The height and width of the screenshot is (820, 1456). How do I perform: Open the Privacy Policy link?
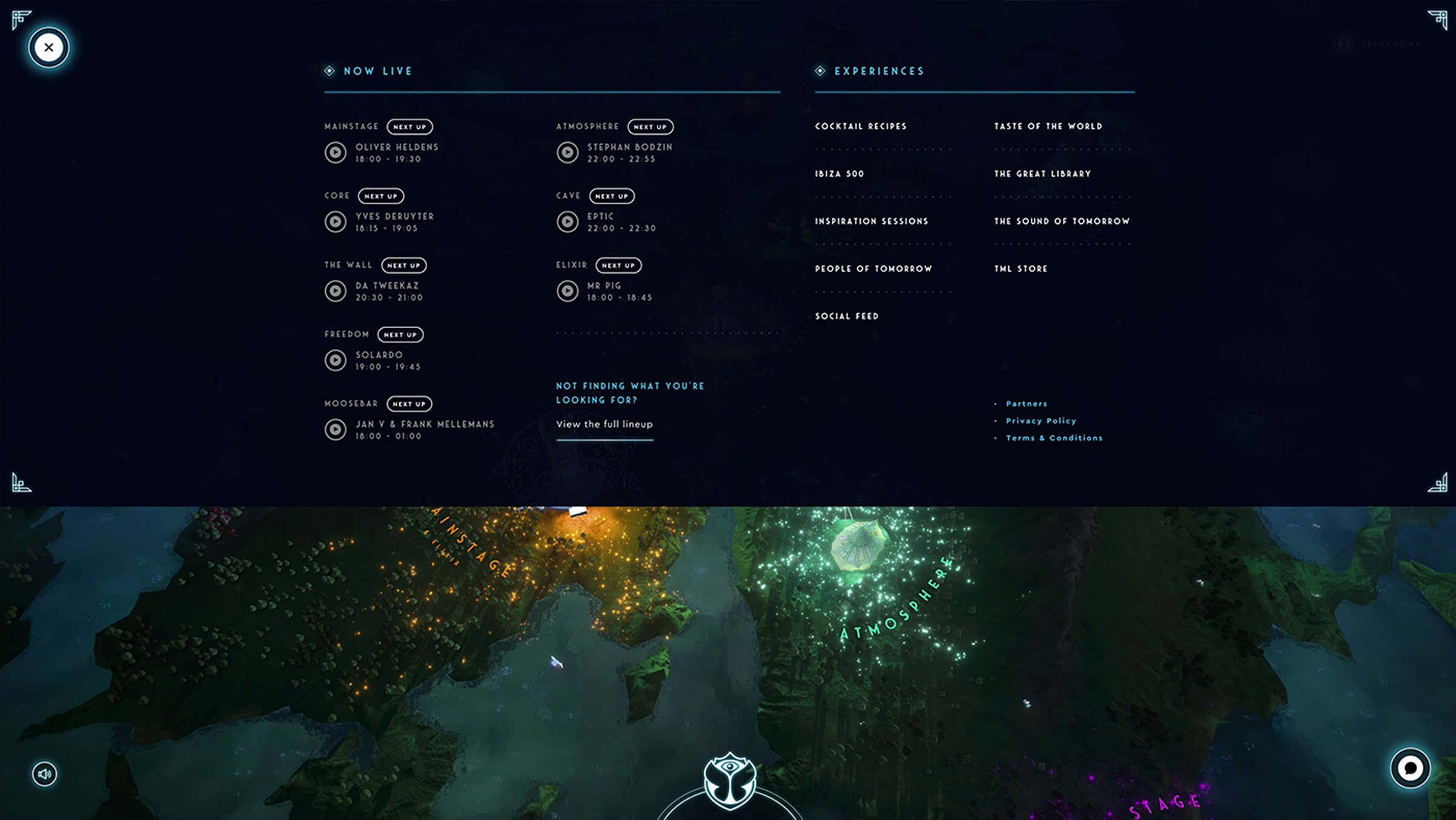(x=1040, y=421)
